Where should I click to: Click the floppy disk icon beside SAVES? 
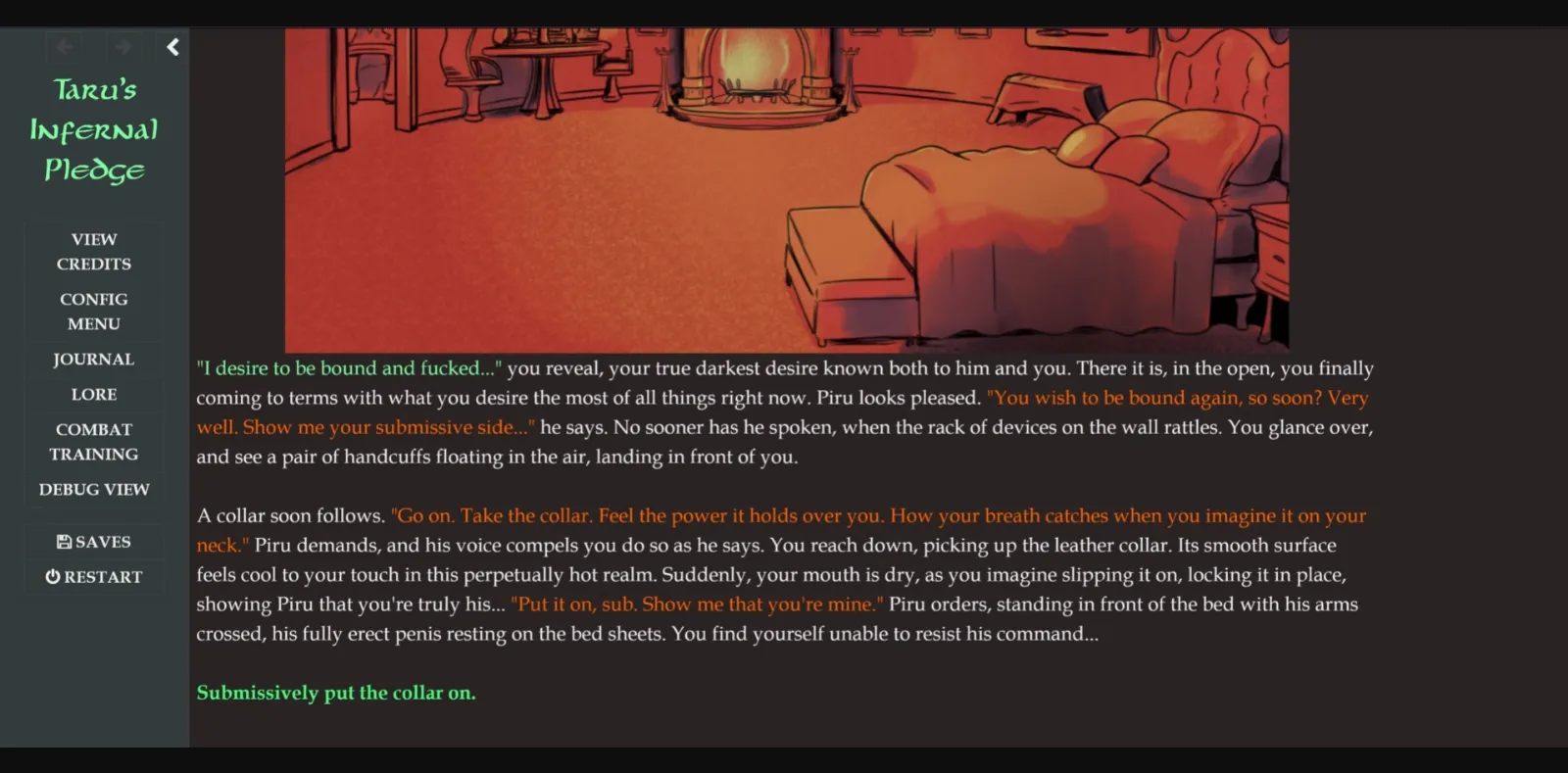(63, 541)
